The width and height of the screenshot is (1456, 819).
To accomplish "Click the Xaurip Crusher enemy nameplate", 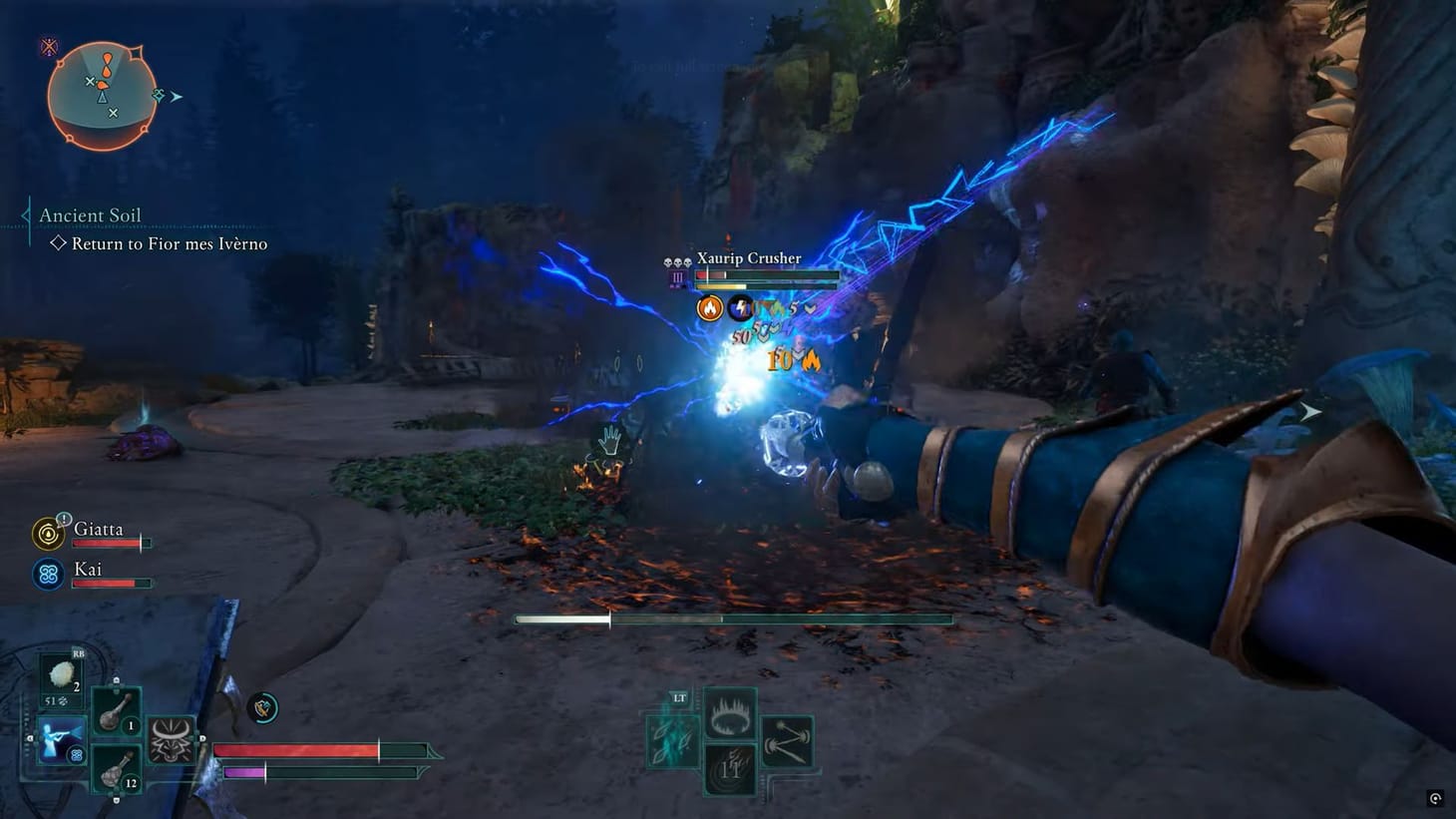I will (x=749, y=257).
